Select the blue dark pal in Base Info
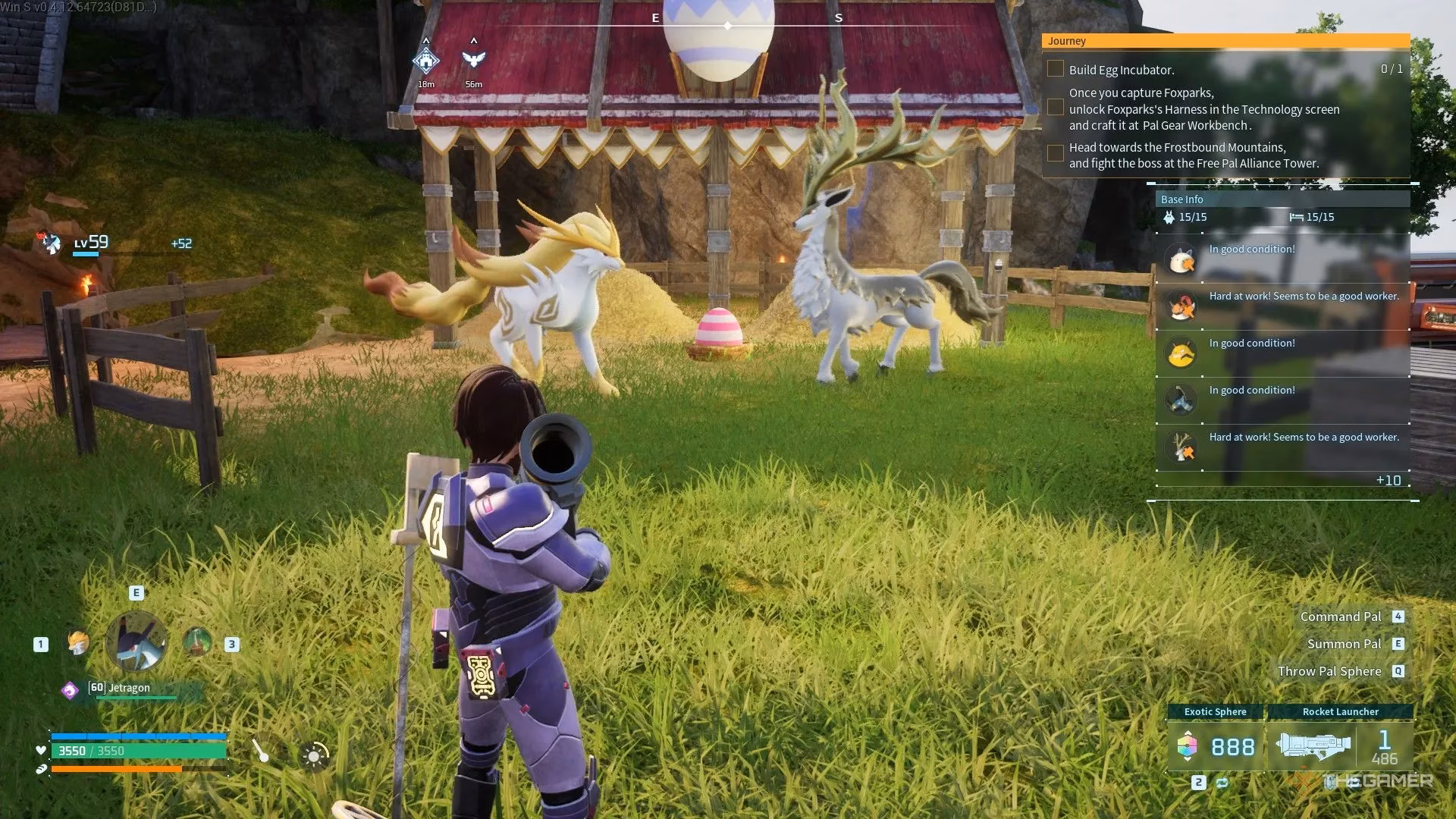 (1181, 400)
